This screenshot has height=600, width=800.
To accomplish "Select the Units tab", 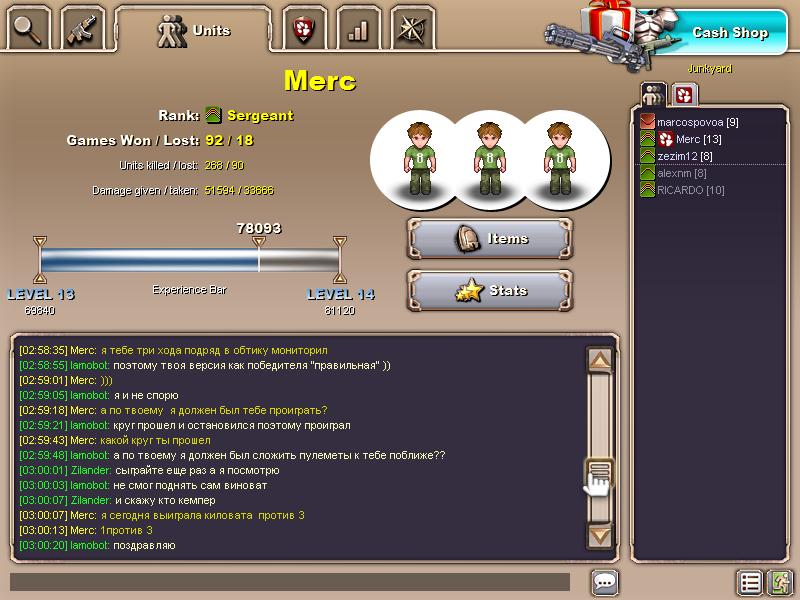I will point(194,30).
